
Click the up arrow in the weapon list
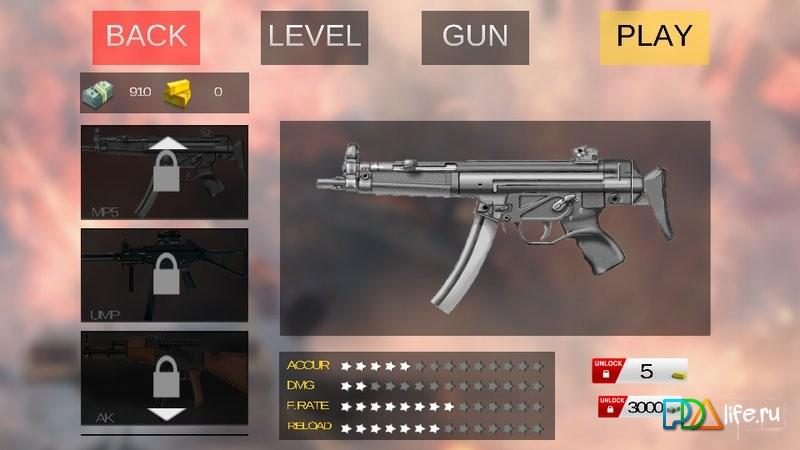(166, 143)
